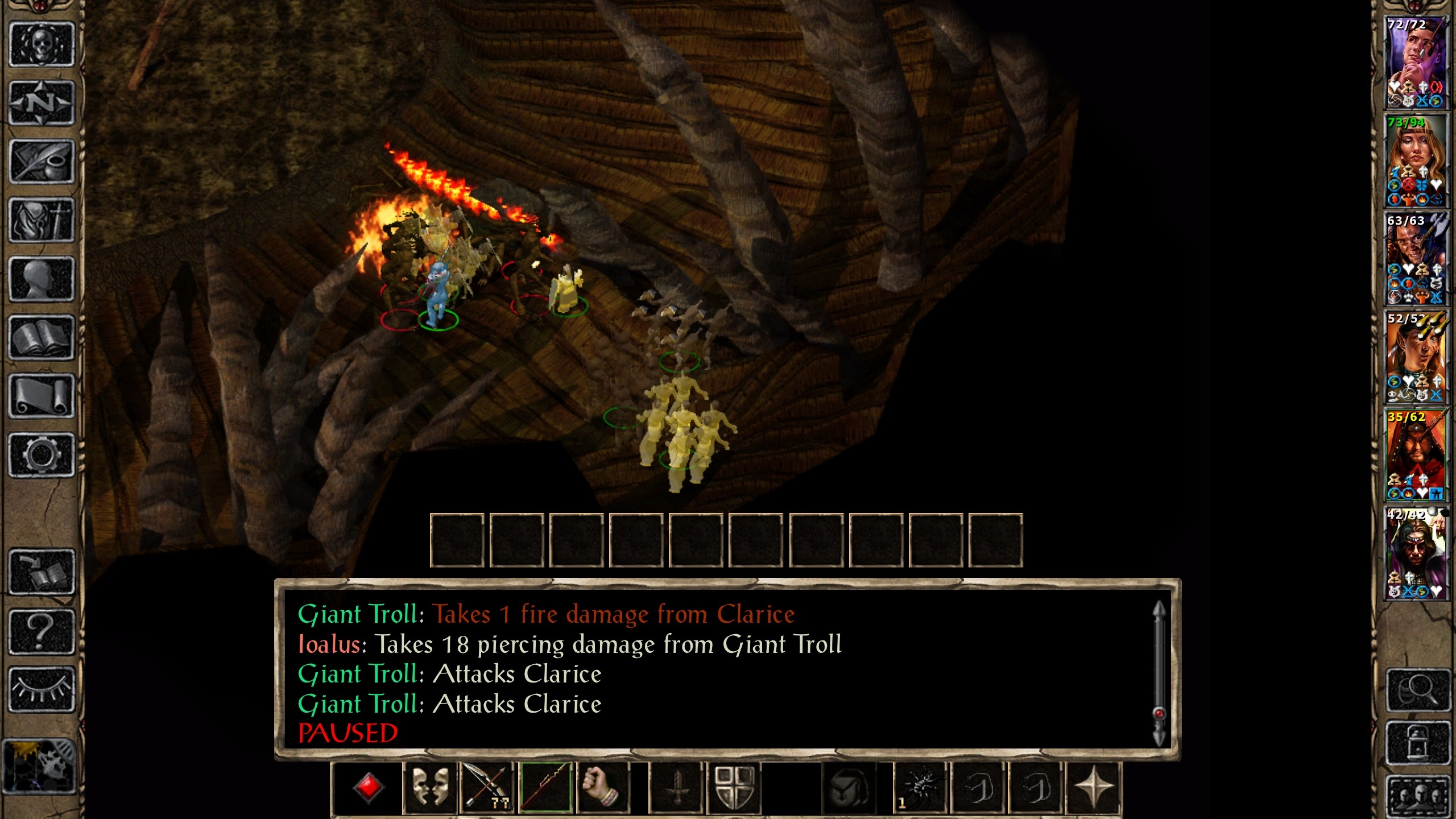This screenshot has height=819, width=1456.
Task: Open the inventory screen
Action: pyautogui.click(x=42, y=221)
